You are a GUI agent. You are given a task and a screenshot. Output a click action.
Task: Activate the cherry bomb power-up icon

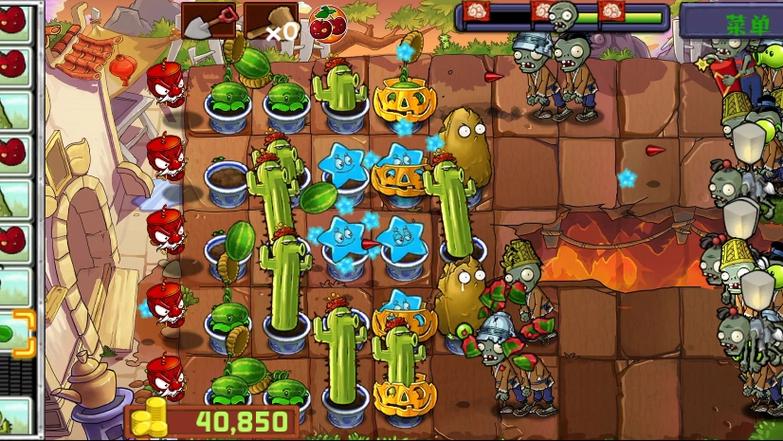(326, 22)
